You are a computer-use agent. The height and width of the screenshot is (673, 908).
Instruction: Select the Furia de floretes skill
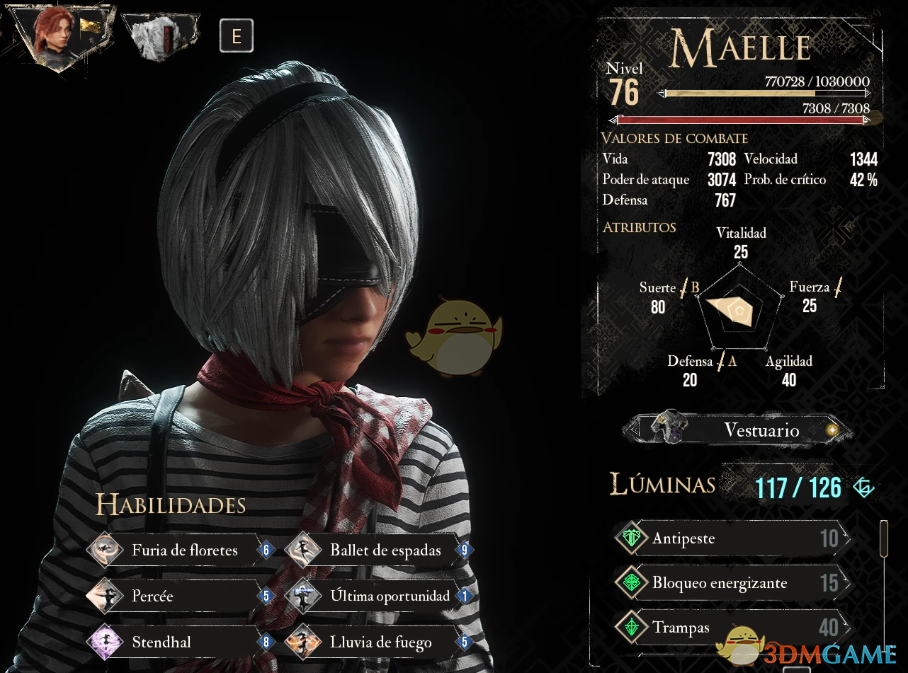[x=180, y=549]
